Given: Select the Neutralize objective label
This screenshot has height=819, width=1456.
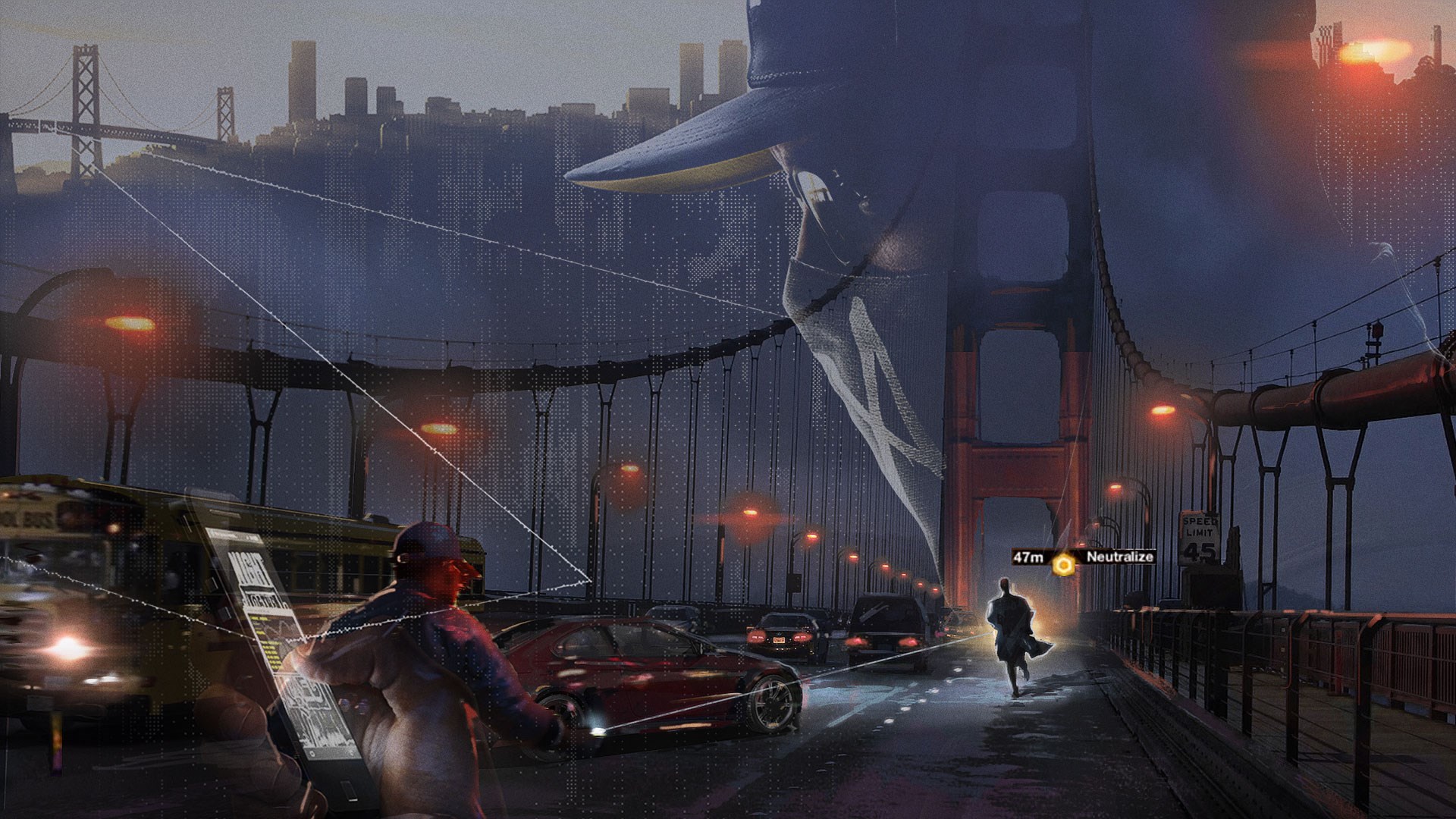Looking at the screenshot, I should click(x=1119, y=557).
